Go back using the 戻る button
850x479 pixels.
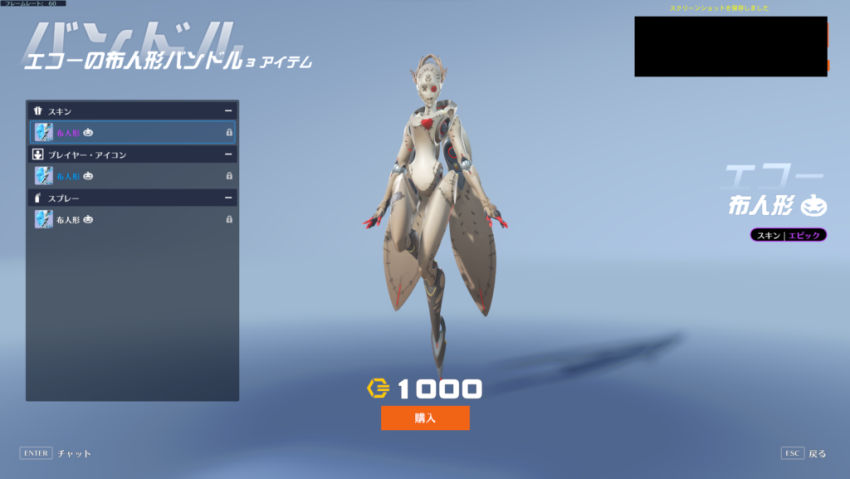point(805,453)
